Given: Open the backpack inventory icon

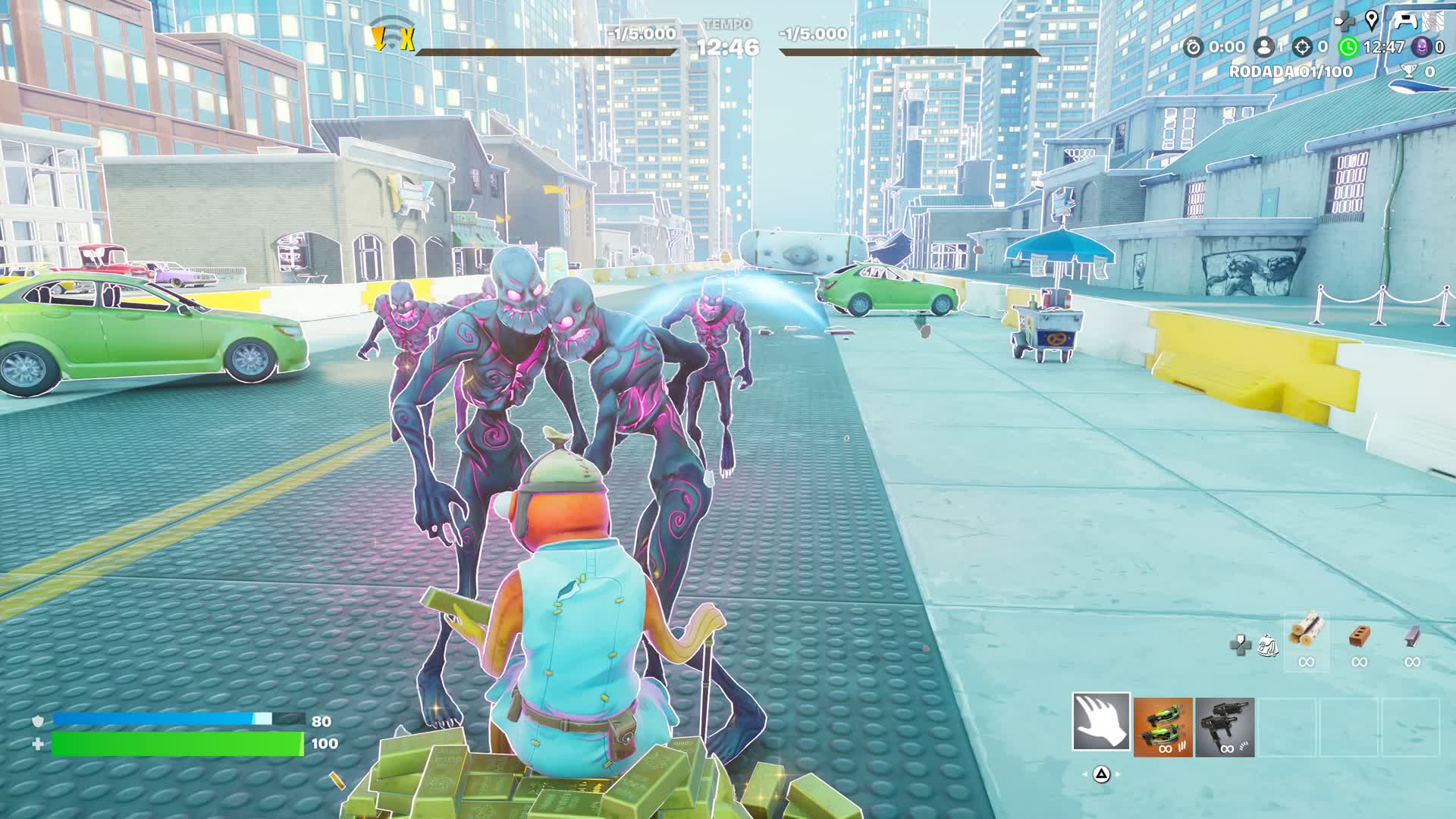Looking at the screenshot, I should coord(1266,645).
